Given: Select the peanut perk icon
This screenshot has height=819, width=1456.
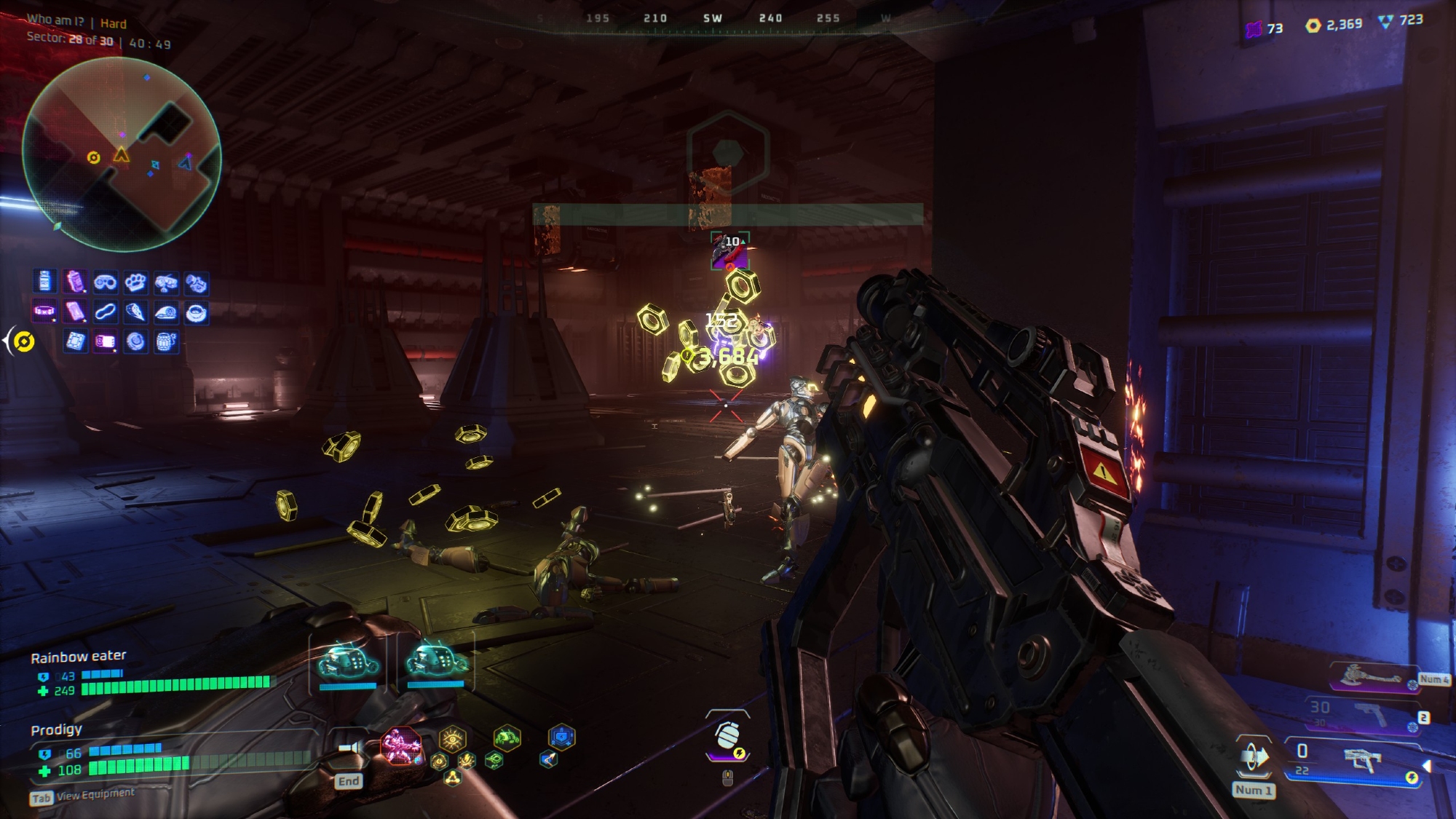Looking at the screenshot, I should click(105, 312).
